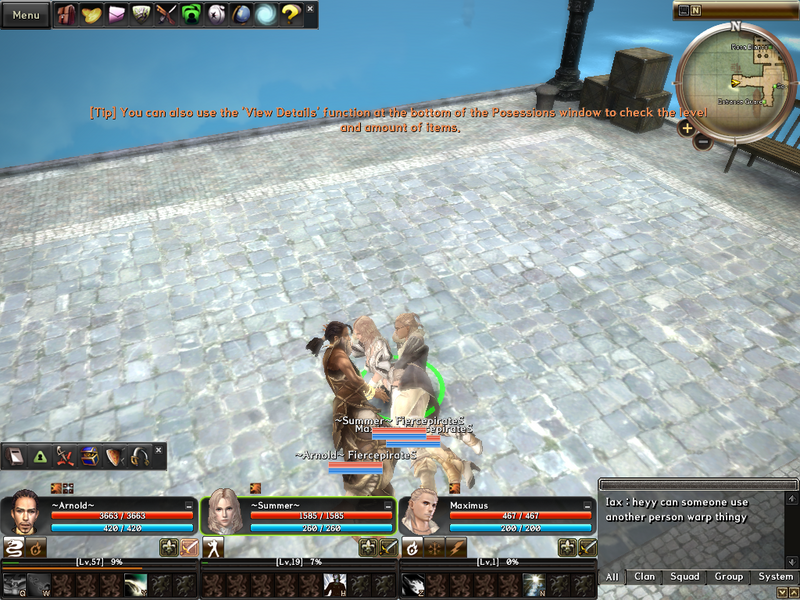Open the blue swirl portal icon
The width and height of the screenshot is (800, 600).
265,14
